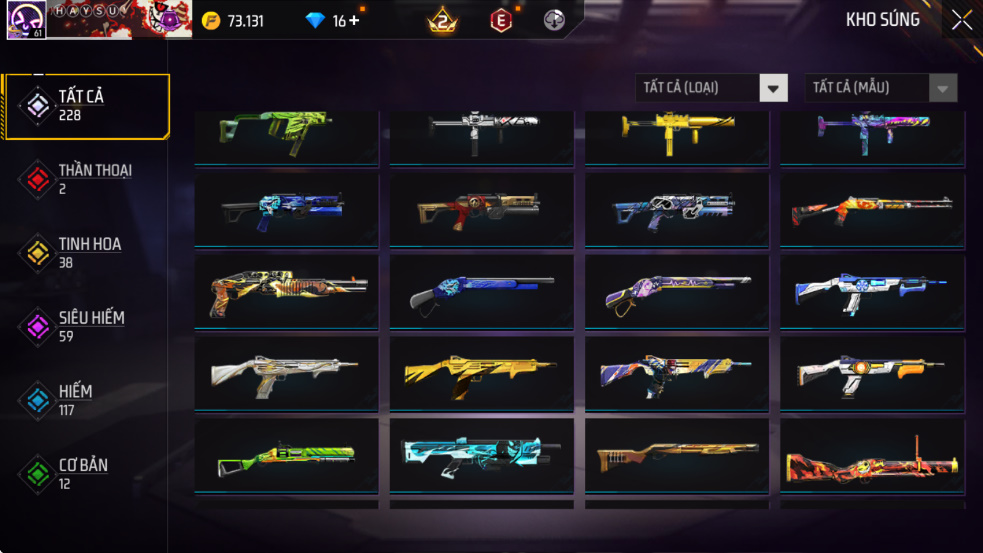
Task: Pick the blue sawed-off shotgun skin
Action: point(481,291)
